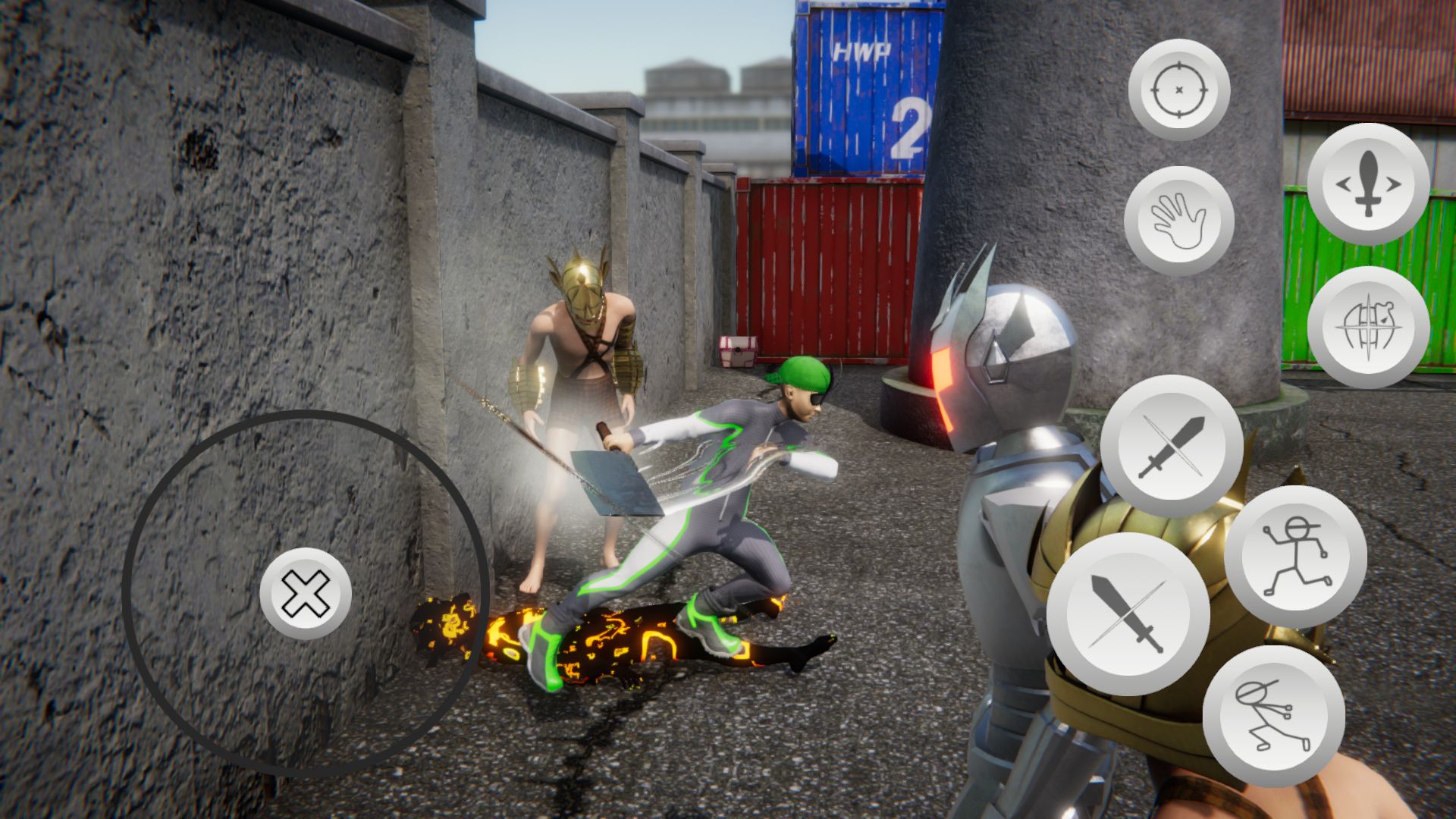Switch weapon with the dagger arrows button
This screenshot has height=819, width=1456.
pos(1368,184)
